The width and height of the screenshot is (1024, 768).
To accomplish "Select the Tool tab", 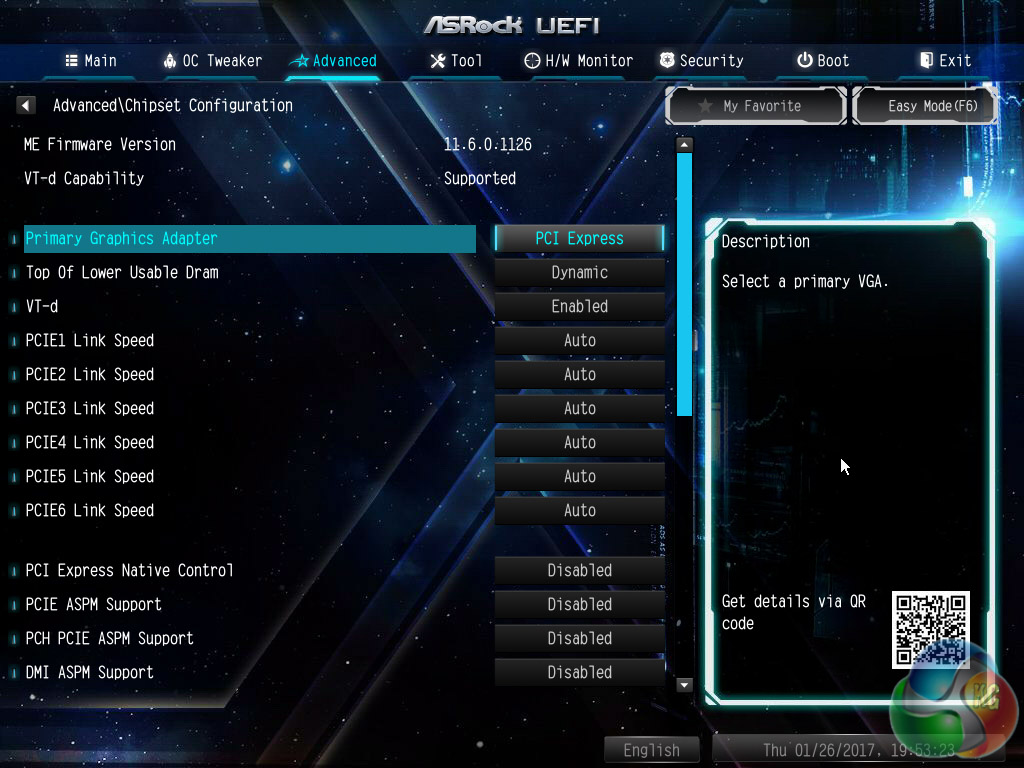I will pos(456,61).
